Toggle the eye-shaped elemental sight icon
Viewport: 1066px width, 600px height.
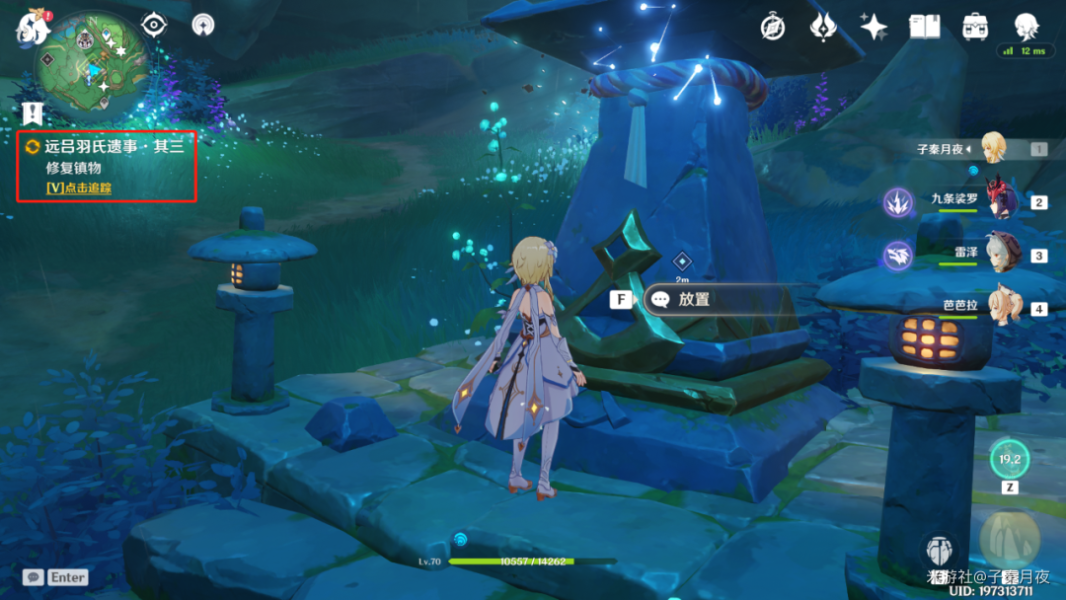coord(154,24)
